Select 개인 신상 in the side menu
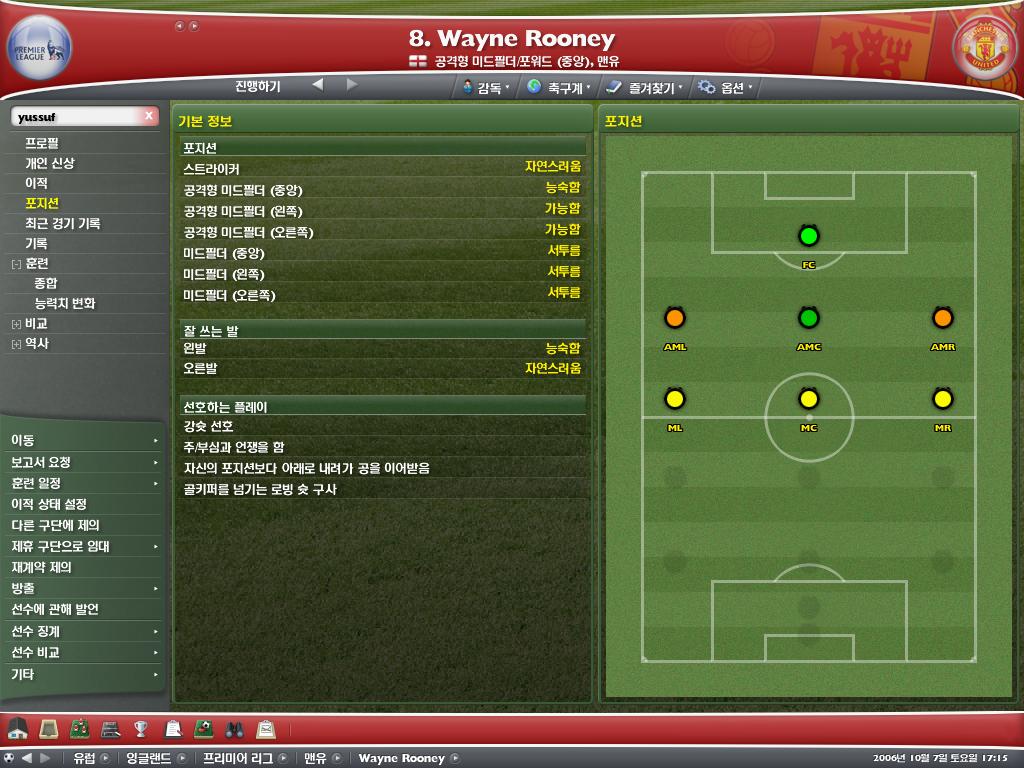1024x768 pixels. [49, 163]
